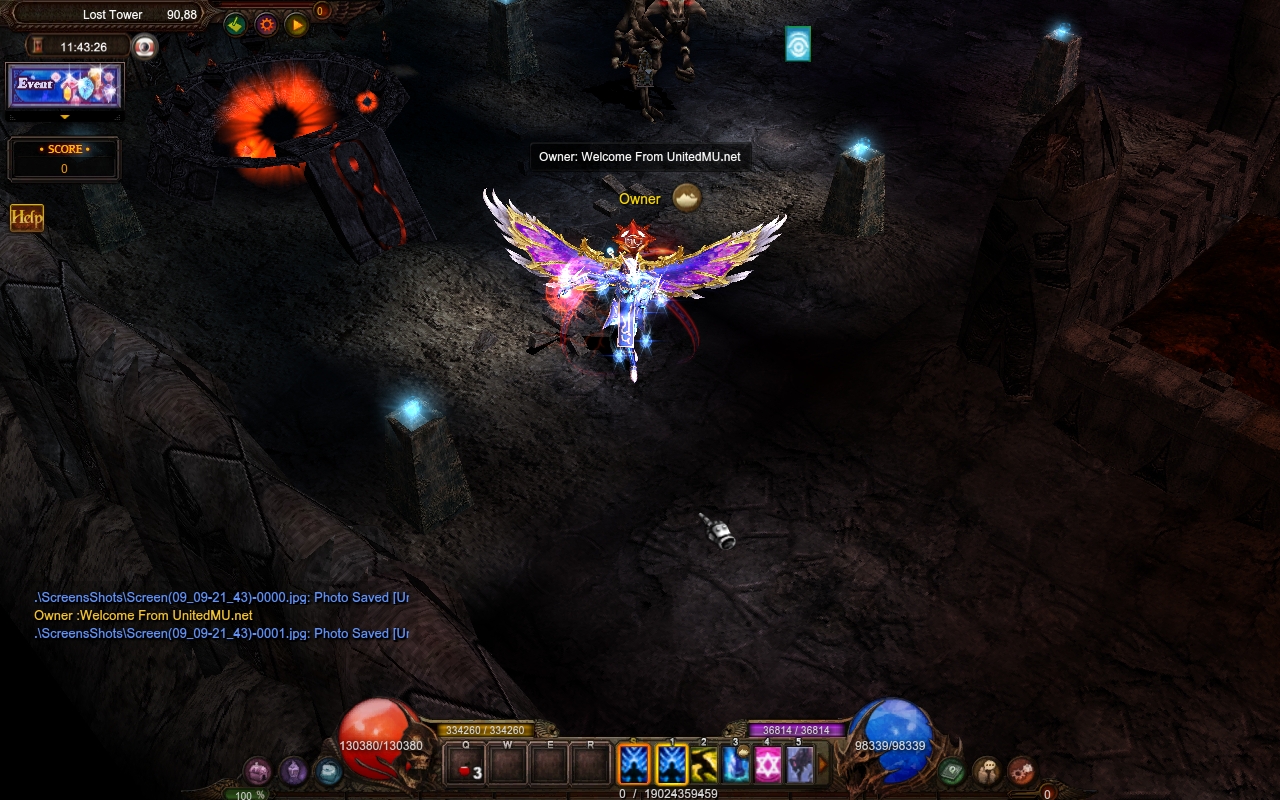The width and height of the screenshot is (1280, 800).
Task: Take a screenshot with the camera icon
Action: (146, 46)
